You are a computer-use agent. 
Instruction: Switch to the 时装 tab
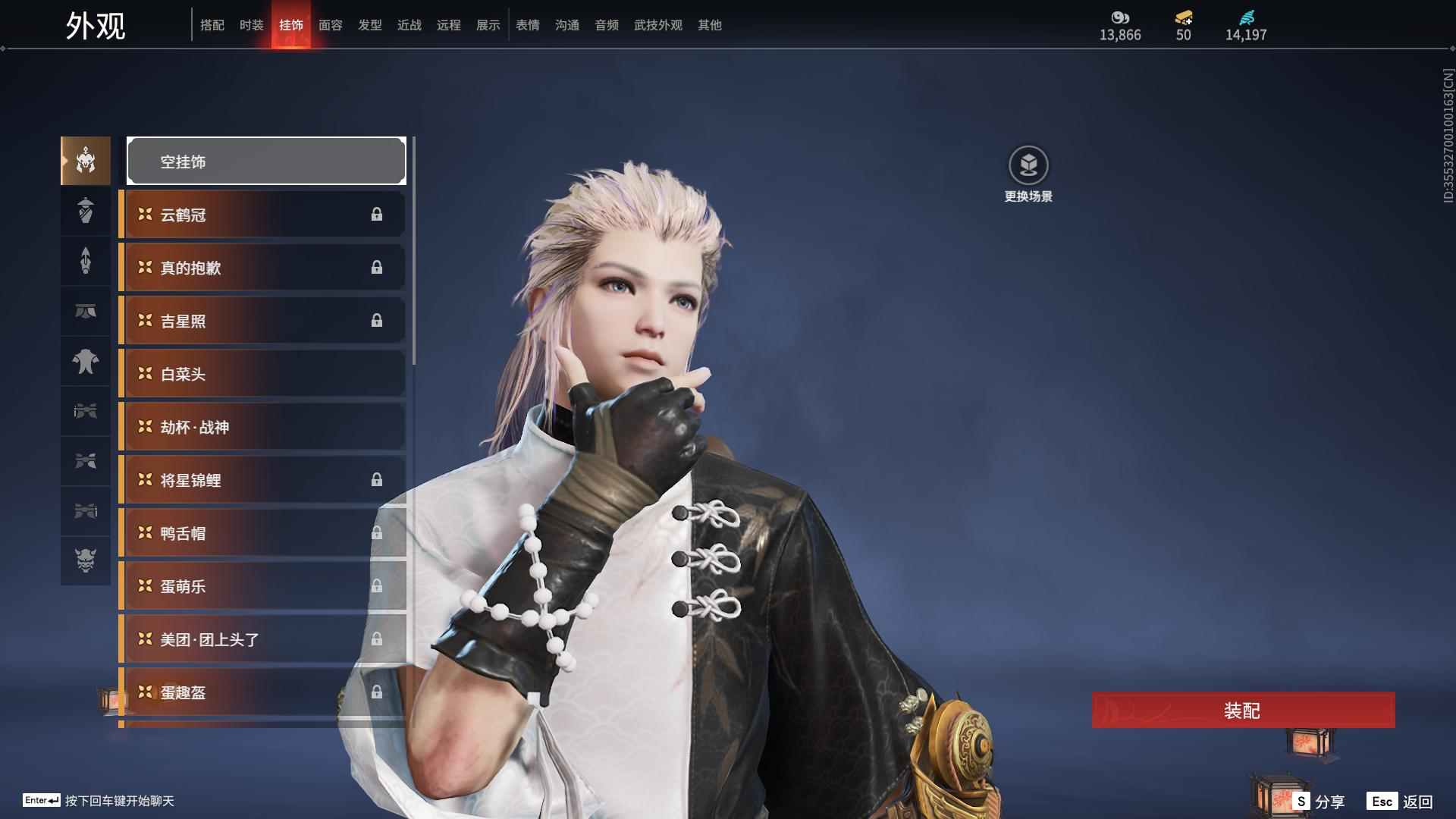click(251, 25)
